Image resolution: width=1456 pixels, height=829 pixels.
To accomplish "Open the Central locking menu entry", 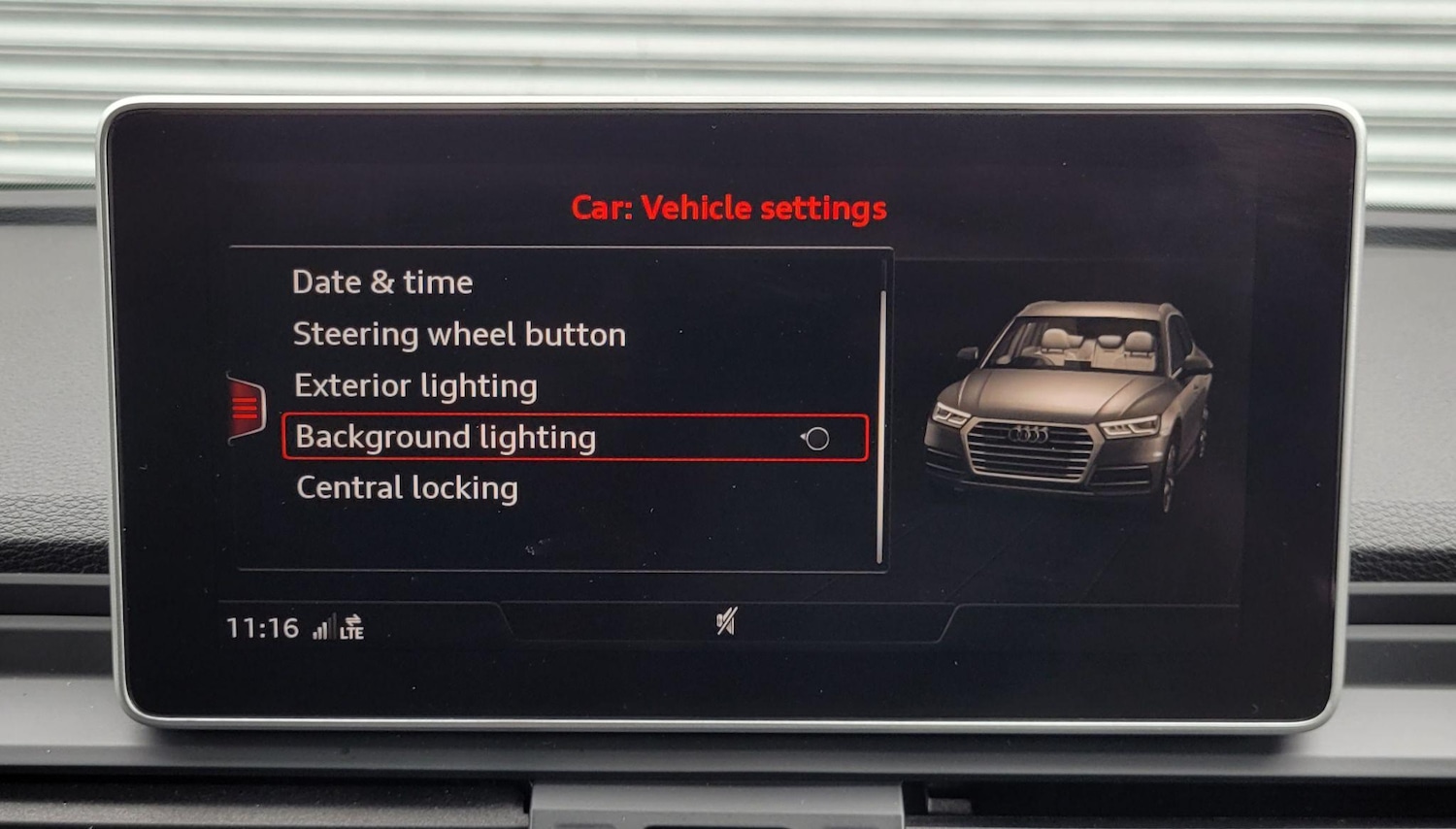I will [405, 487].
